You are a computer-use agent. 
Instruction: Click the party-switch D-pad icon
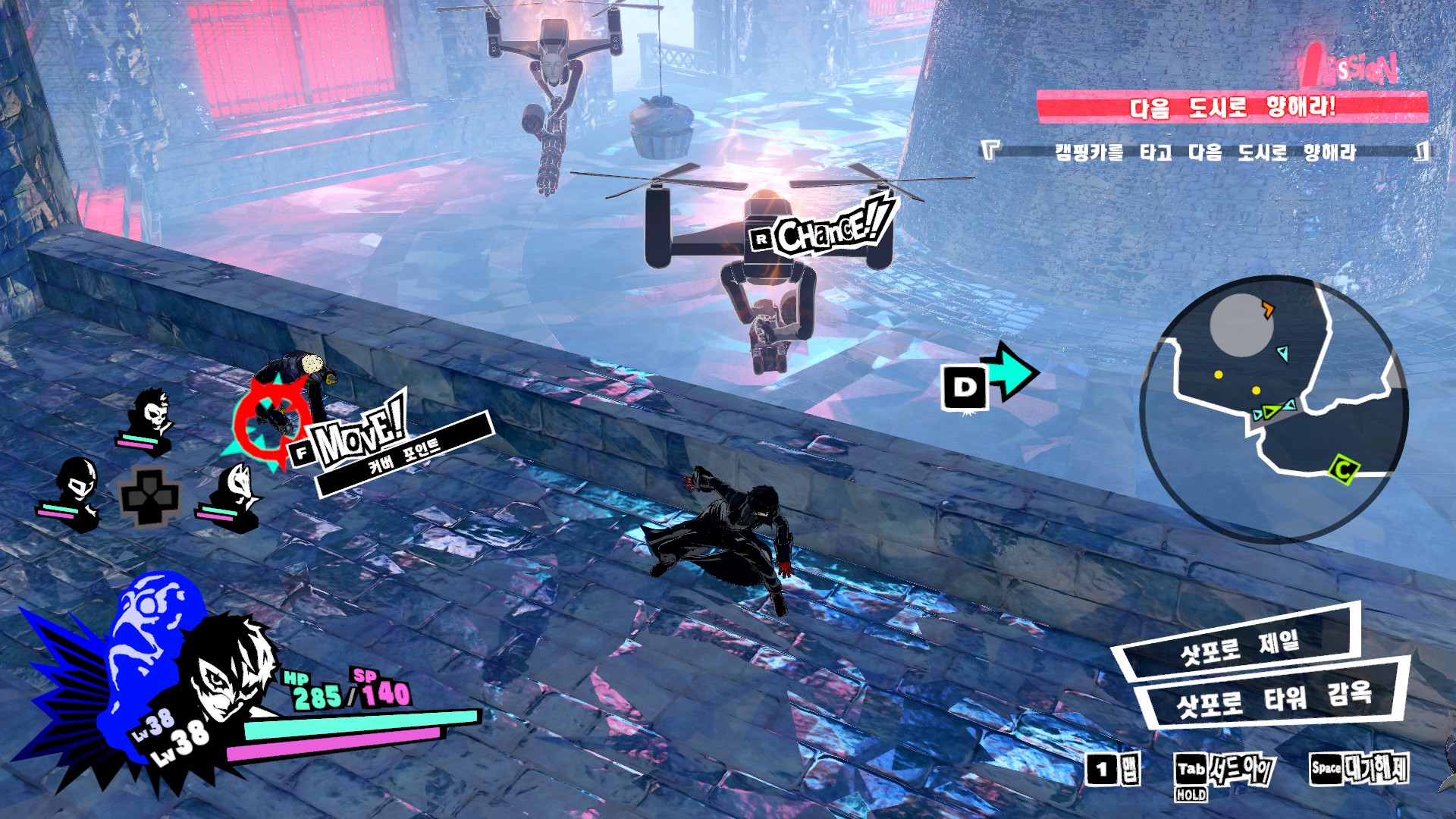coord(149,497)
